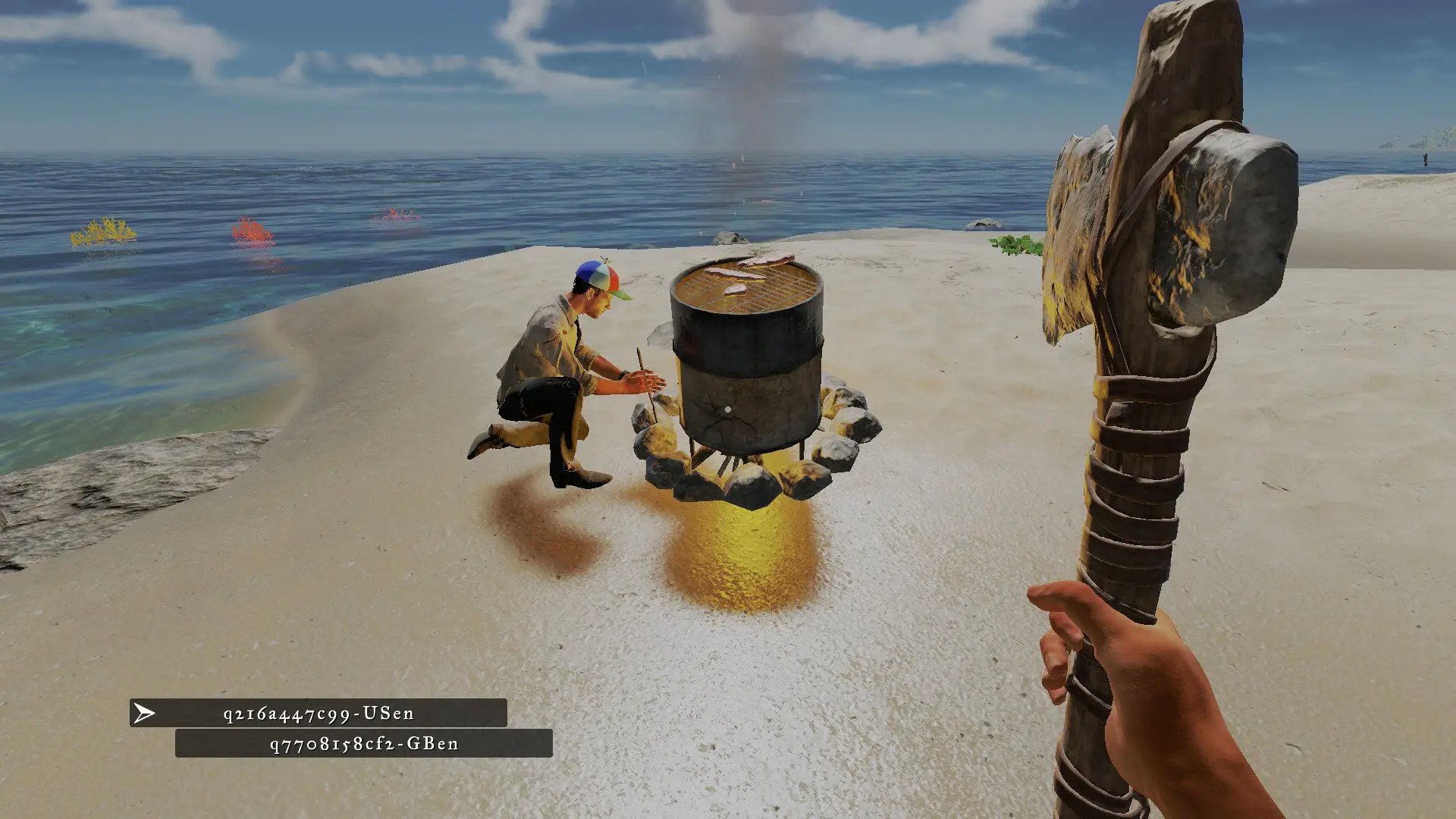Select the q216a447c99-USen player row

pyautogui.click(x=318, y=714)
